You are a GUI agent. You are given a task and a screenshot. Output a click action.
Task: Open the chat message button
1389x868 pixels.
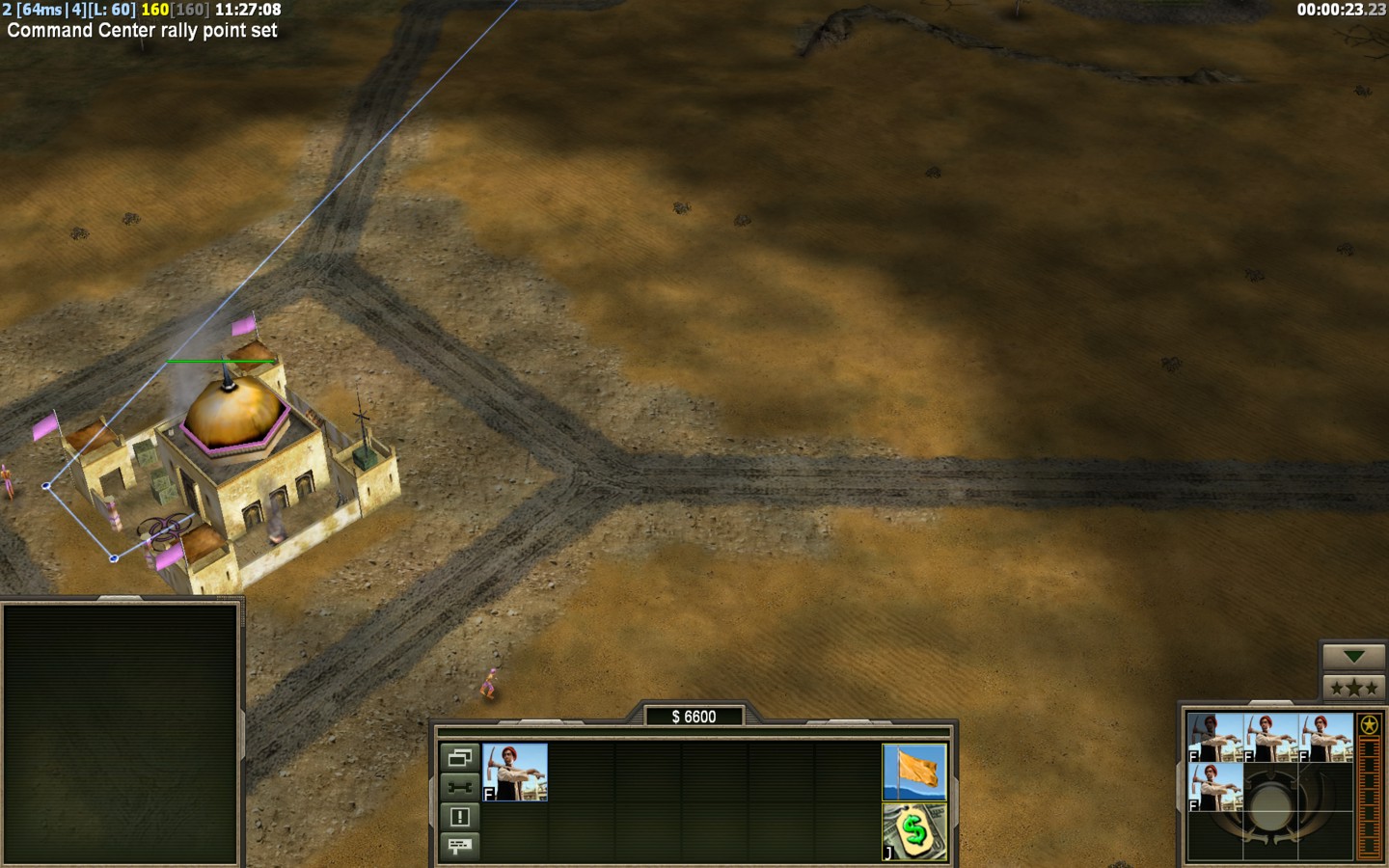460,846
